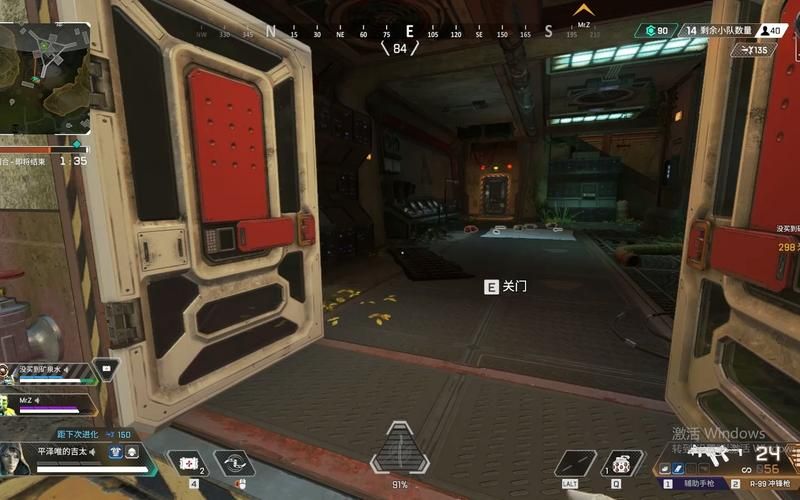Image resolution: width=800 pixels, height=500 pixels.
Task: Select the syringe healing item slot
Action: point(186,462)
